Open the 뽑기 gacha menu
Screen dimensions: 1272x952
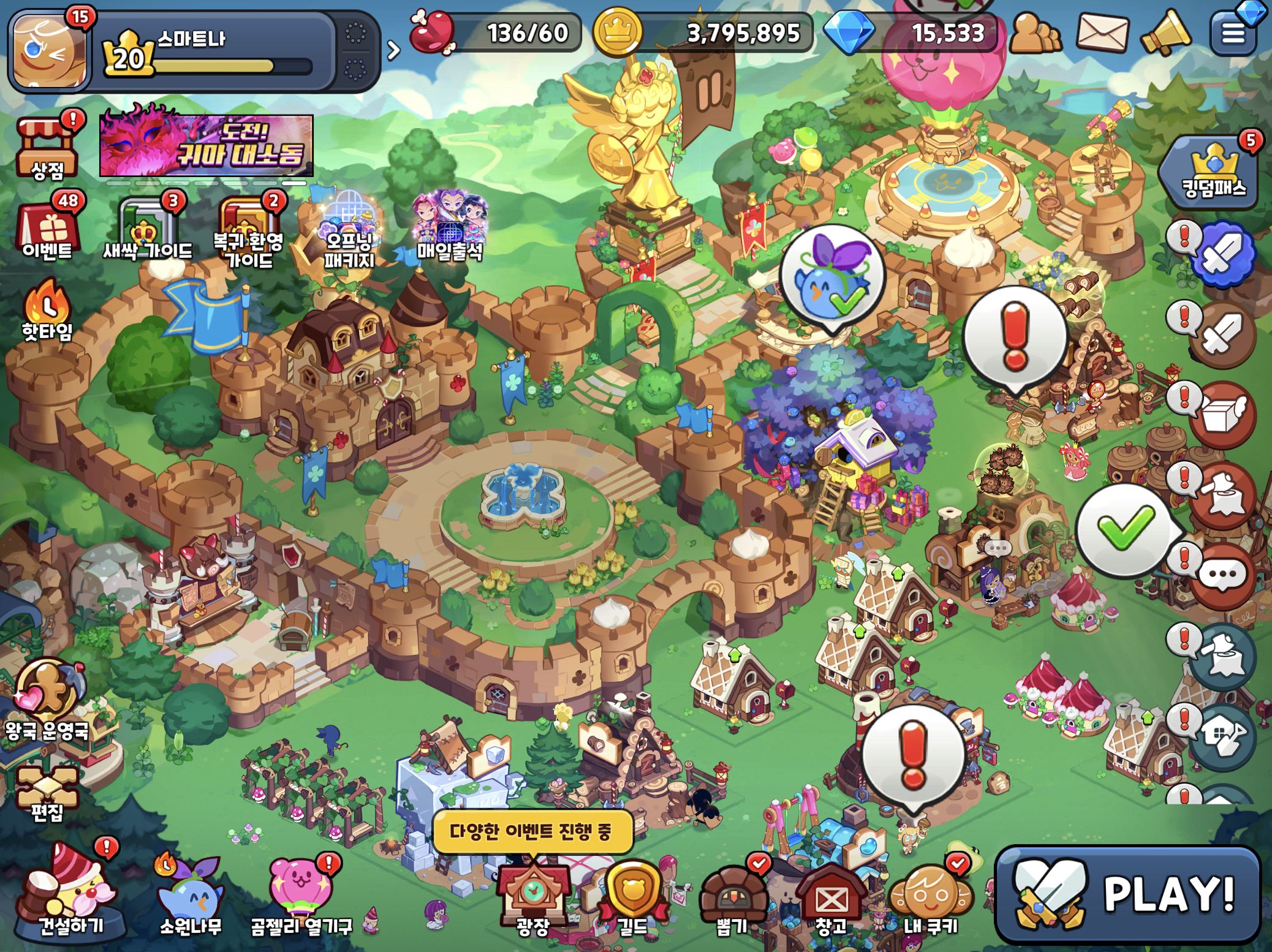click(732, 897)
